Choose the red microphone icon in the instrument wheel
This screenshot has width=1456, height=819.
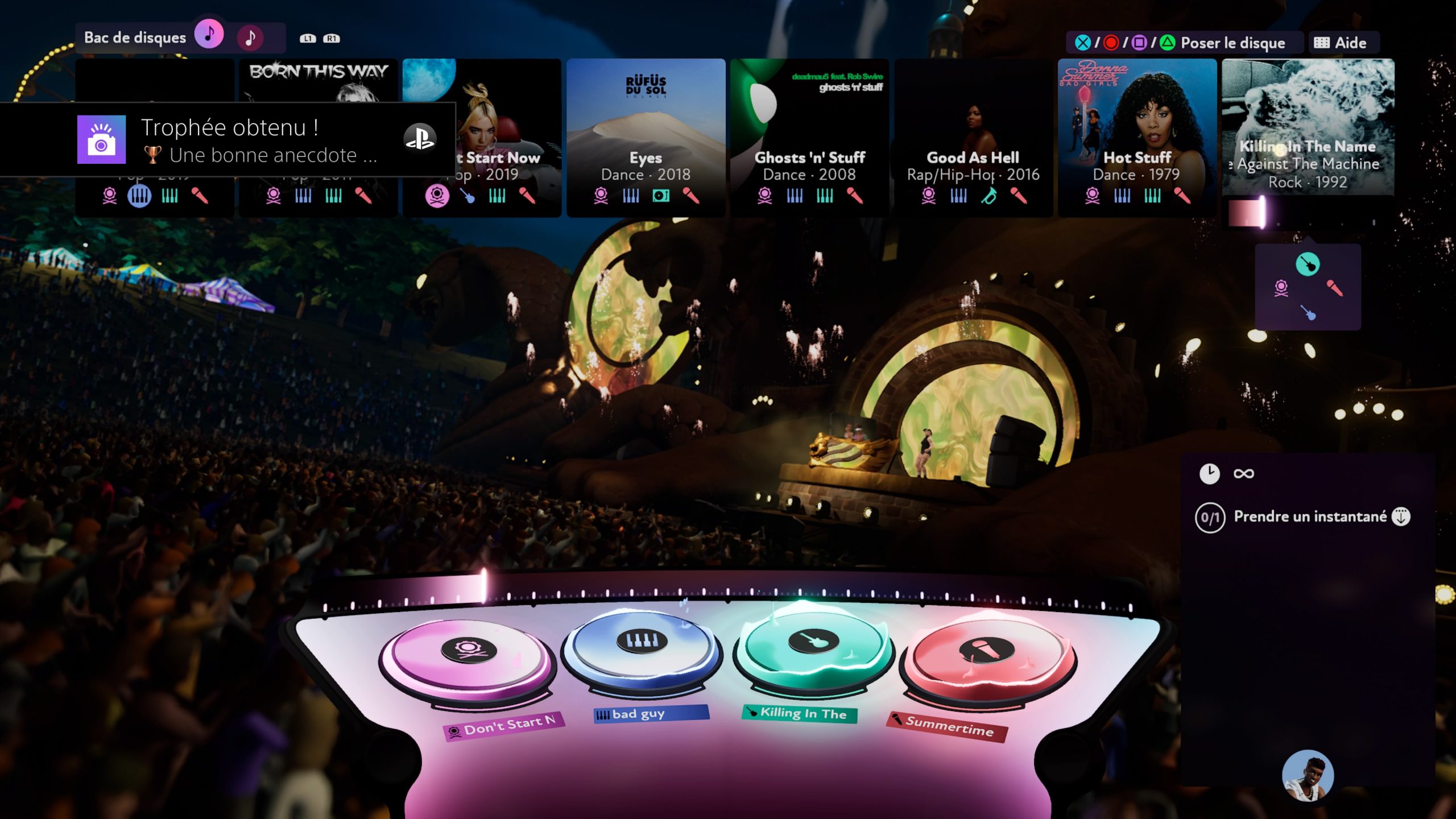(1335, 288)
